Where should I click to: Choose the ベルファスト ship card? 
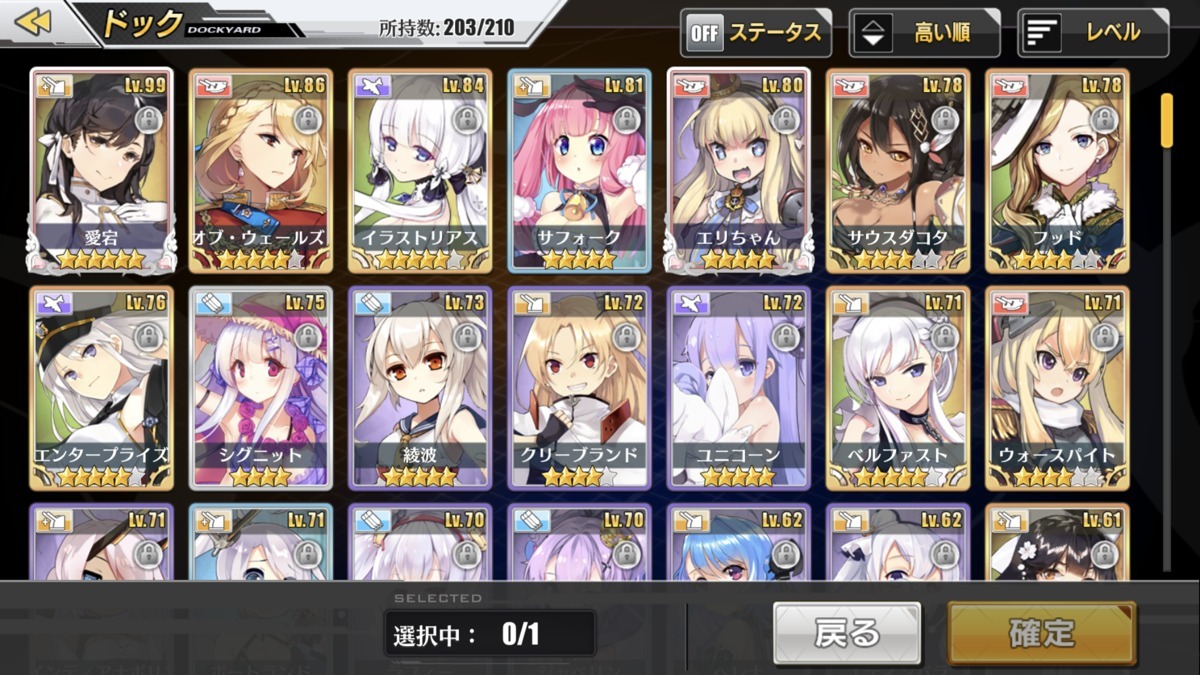coord(898,388)
